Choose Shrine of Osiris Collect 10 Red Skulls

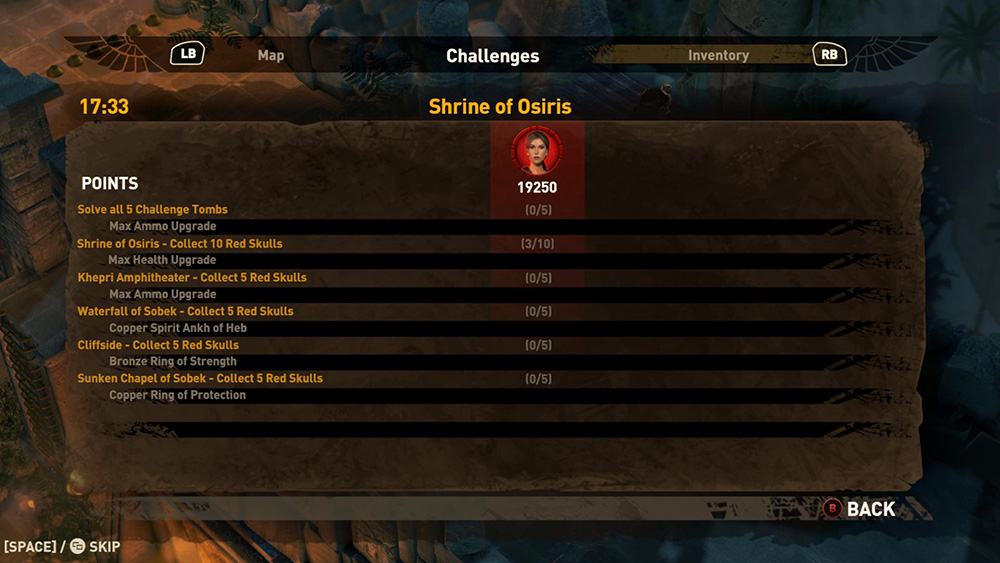pos(180,244)
